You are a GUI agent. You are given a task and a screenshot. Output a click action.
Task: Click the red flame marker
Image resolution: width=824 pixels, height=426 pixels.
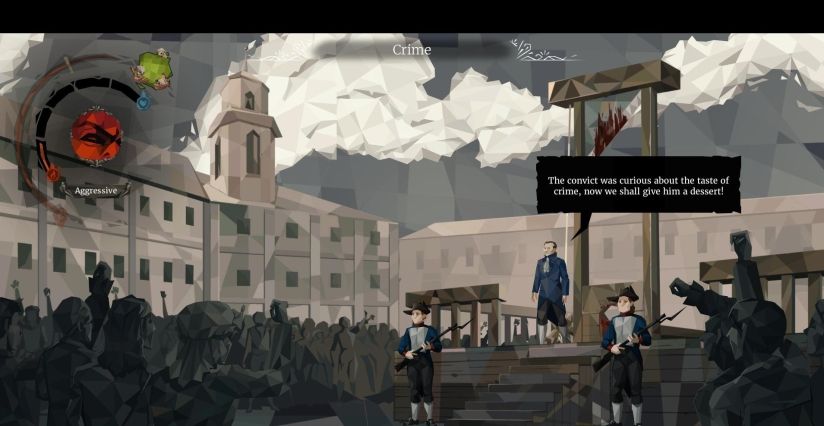[x=53, y=174]
